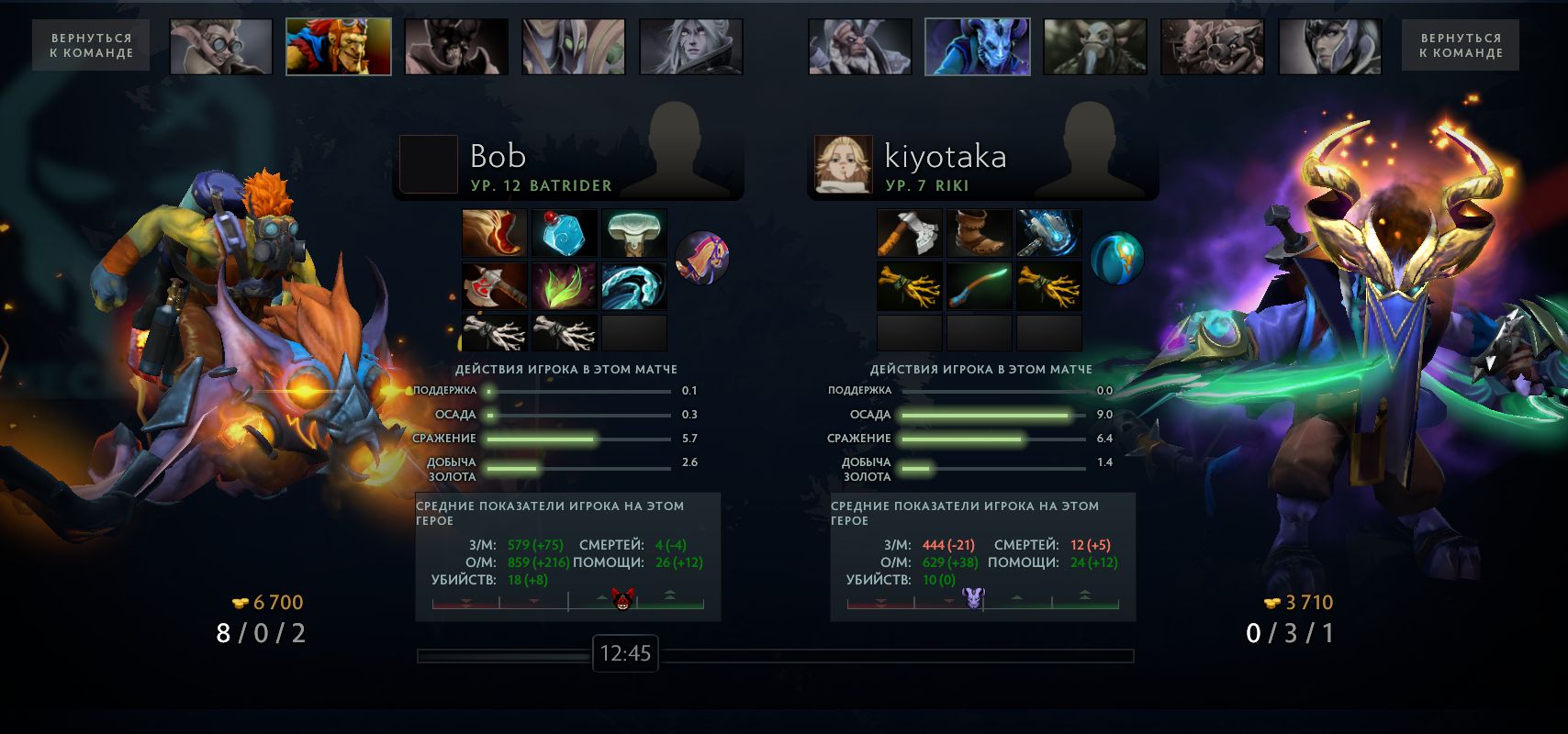This screenshot has height=734, width=1568.
Task: Click the player name Bob
Action: (497, 156)
